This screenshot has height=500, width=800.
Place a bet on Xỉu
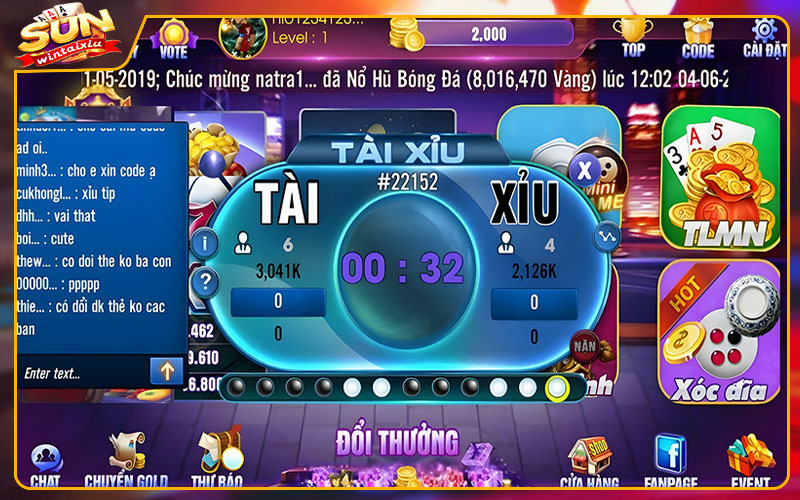[x=533, y=301]
